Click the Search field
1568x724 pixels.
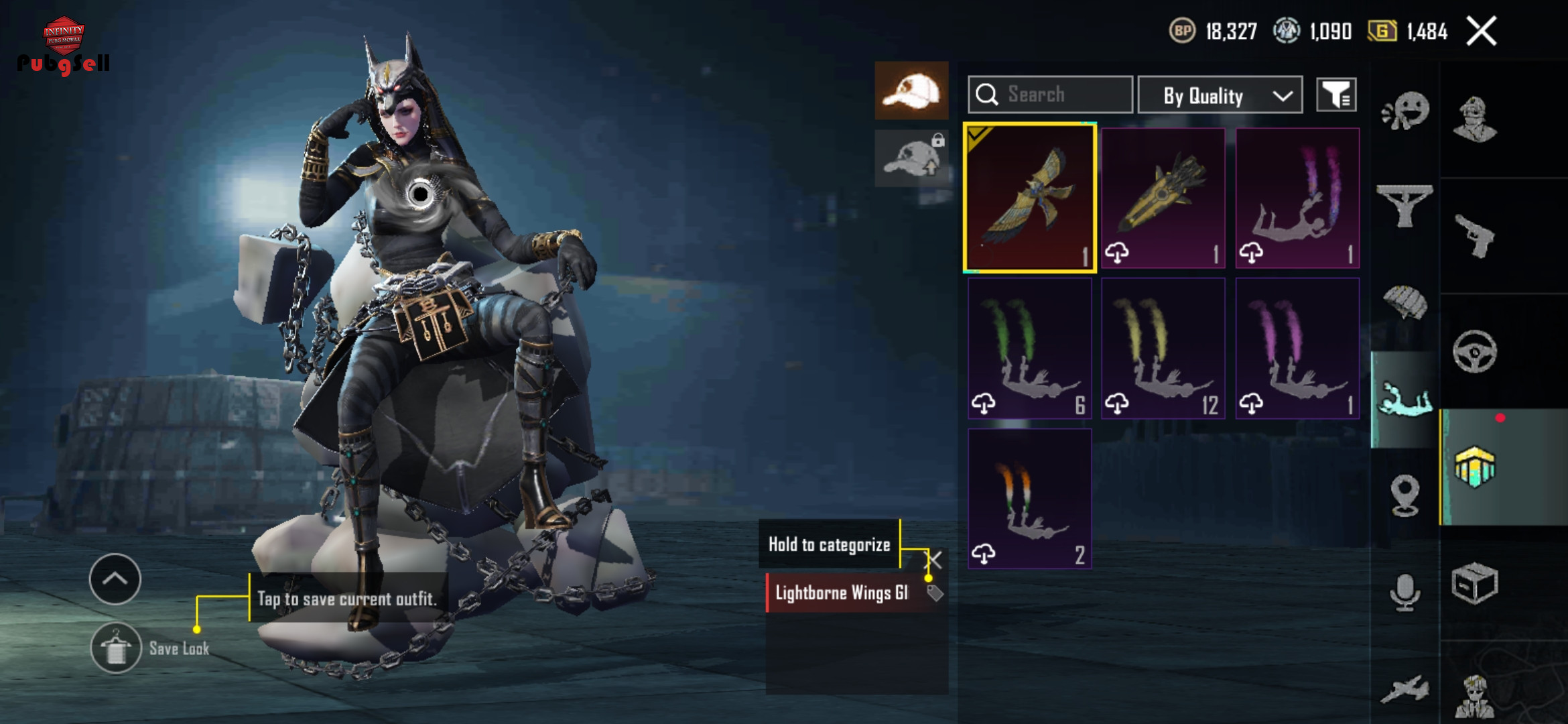pos(1050,95)
